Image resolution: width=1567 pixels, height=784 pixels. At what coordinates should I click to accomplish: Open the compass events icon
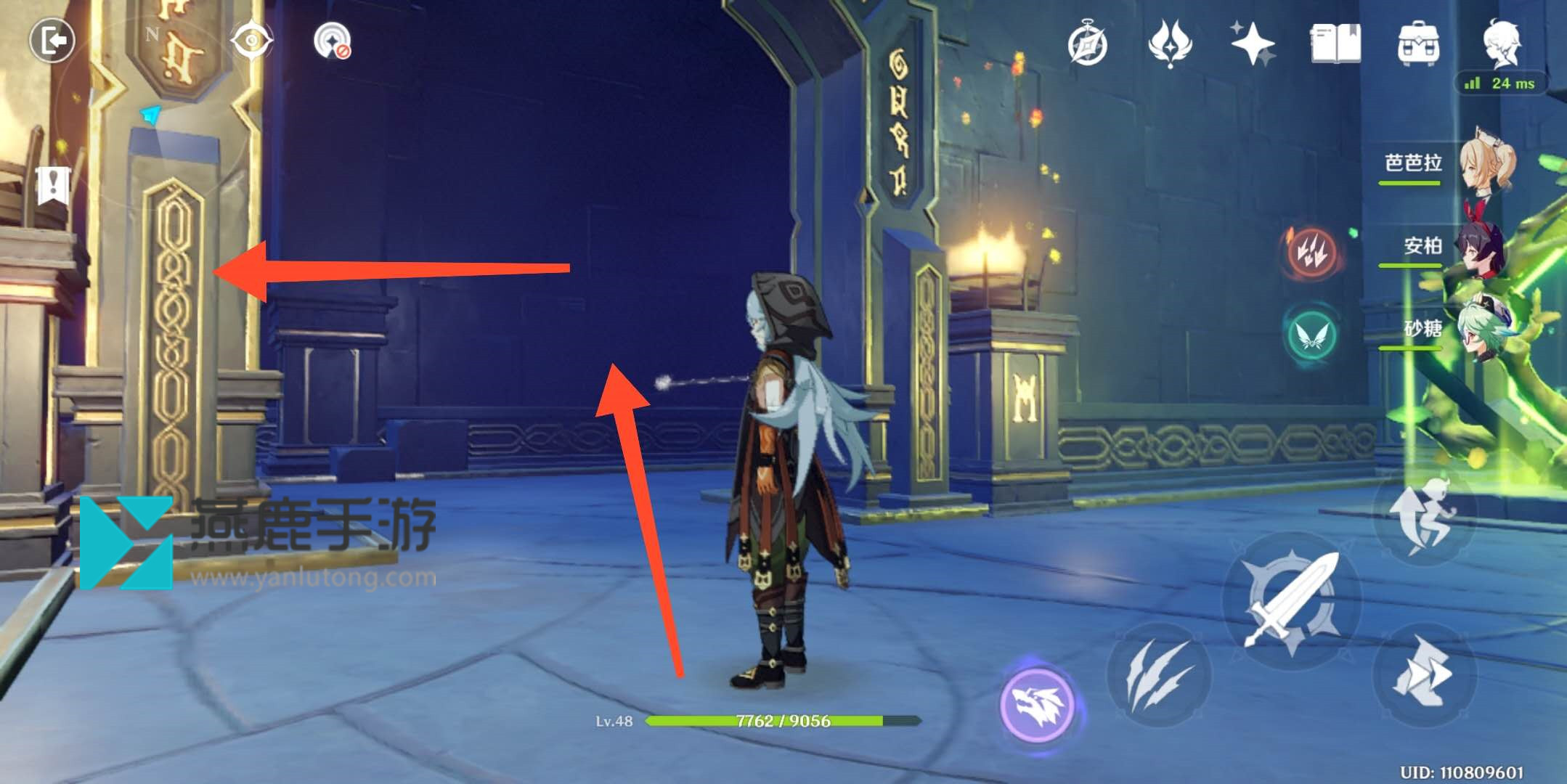[1087, 45]
